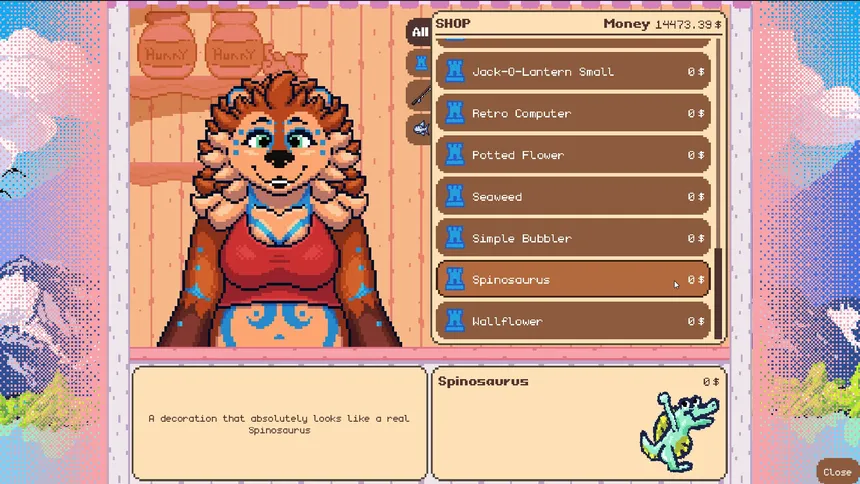Close the shop screen
This screenshot has height=484, width=860.
(836, 472)
